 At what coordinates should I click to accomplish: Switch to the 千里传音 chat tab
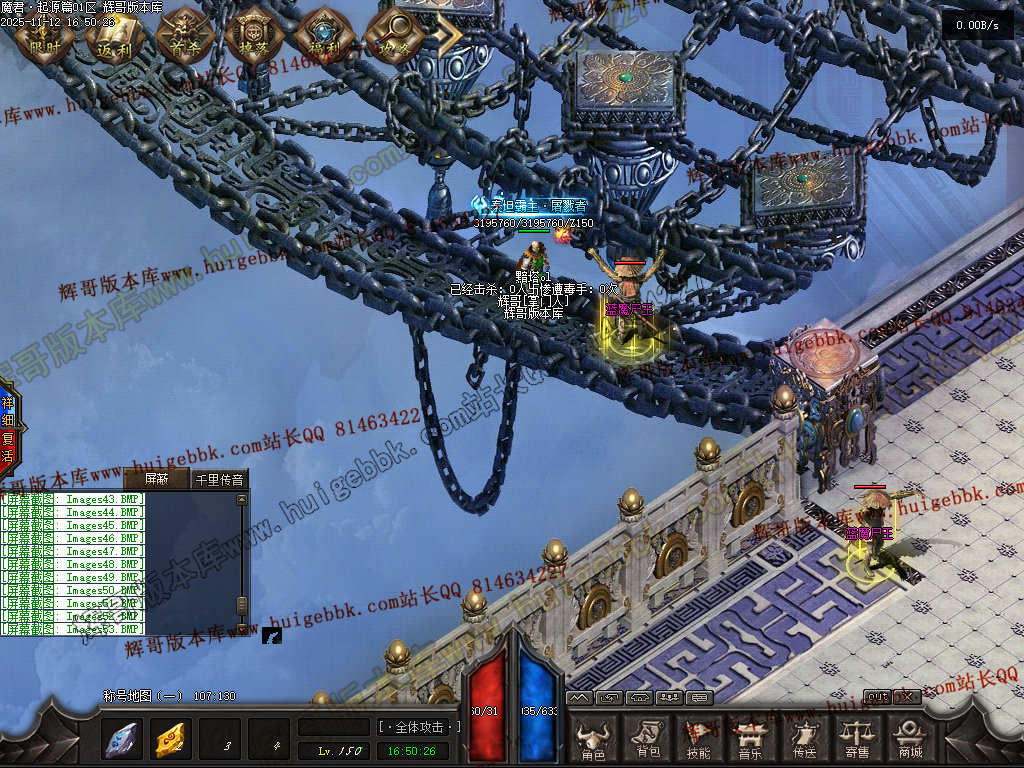(218, 479)
